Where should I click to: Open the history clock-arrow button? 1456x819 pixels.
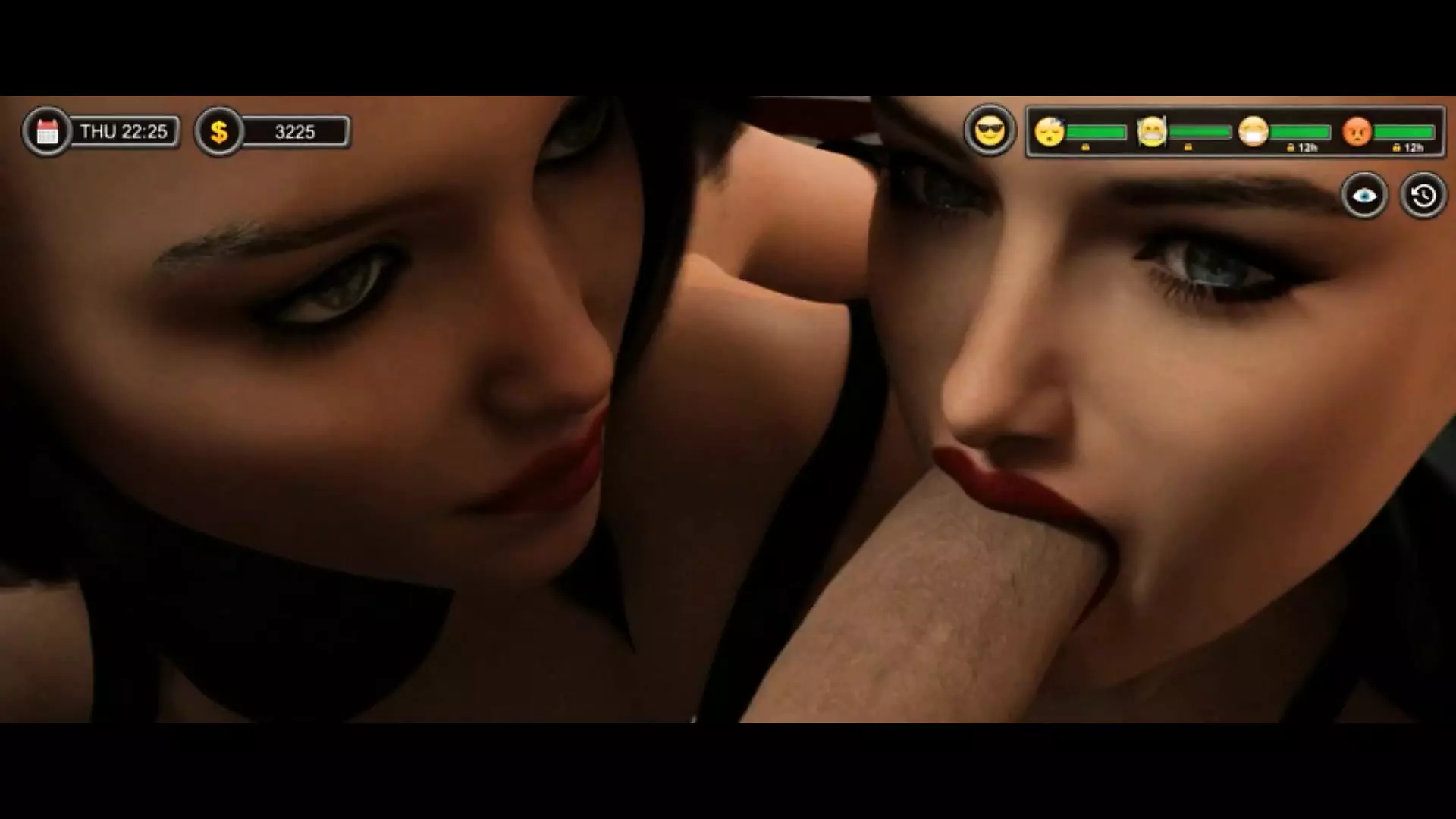click(x=1423, y=196)
